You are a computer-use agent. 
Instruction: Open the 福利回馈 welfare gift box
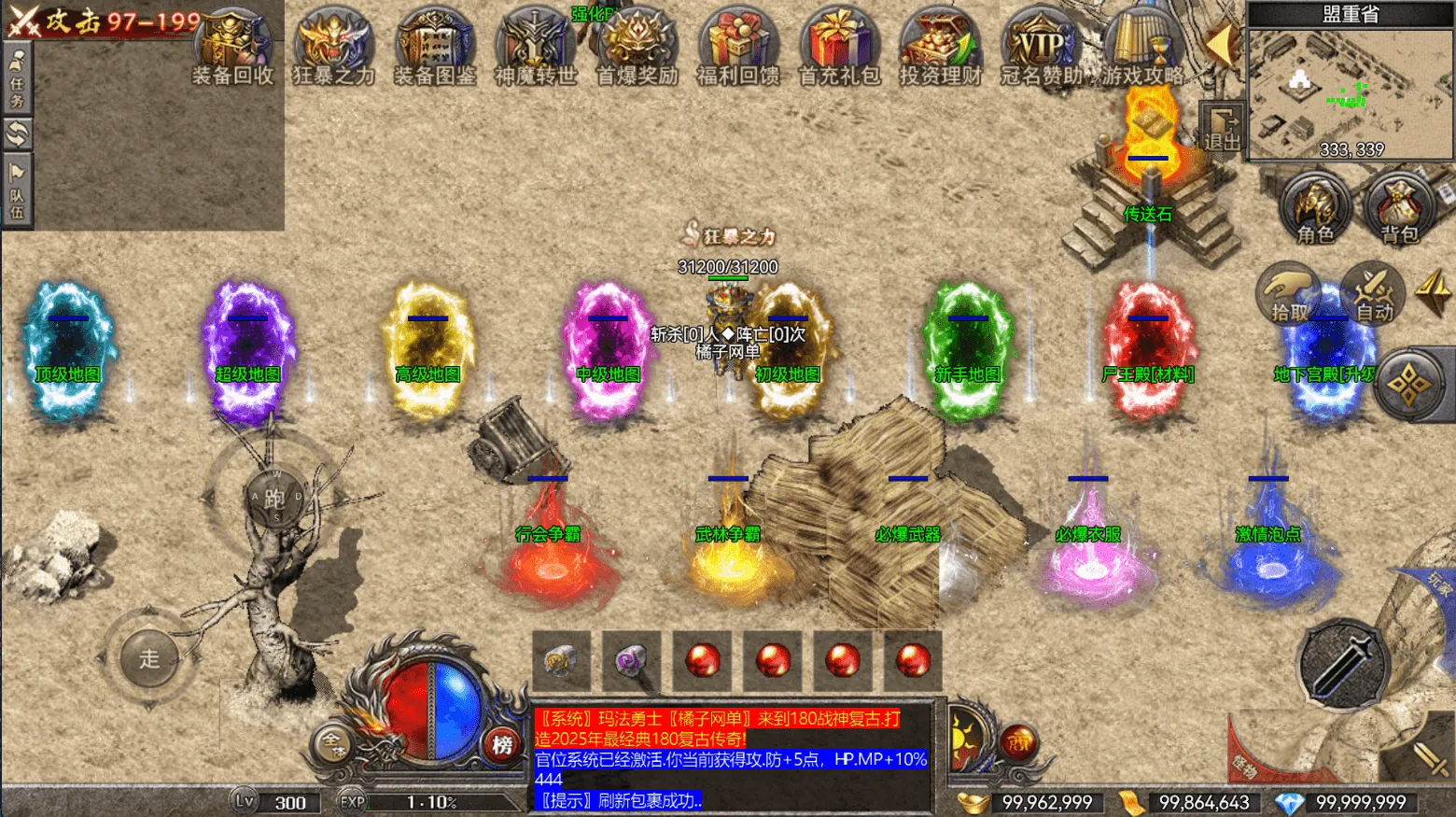coord(737,49)
